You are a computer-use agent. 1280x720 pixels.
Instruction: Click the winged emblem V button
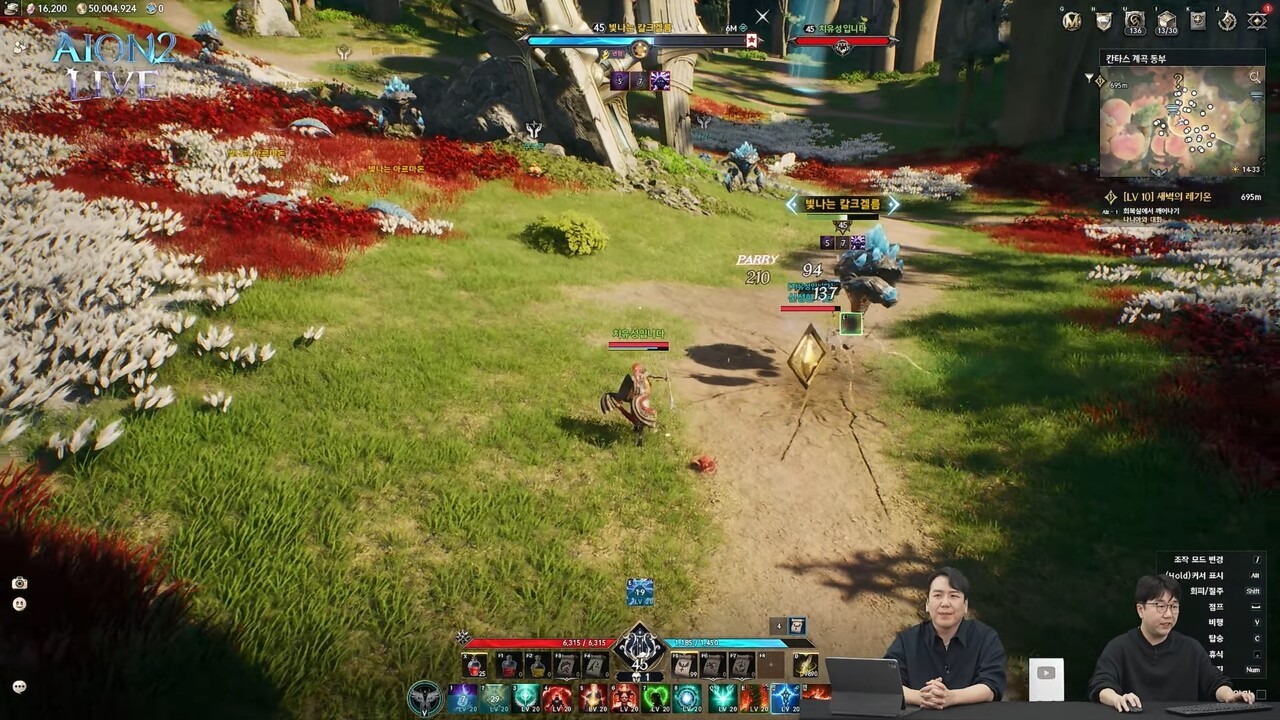(x=425, y=697)
